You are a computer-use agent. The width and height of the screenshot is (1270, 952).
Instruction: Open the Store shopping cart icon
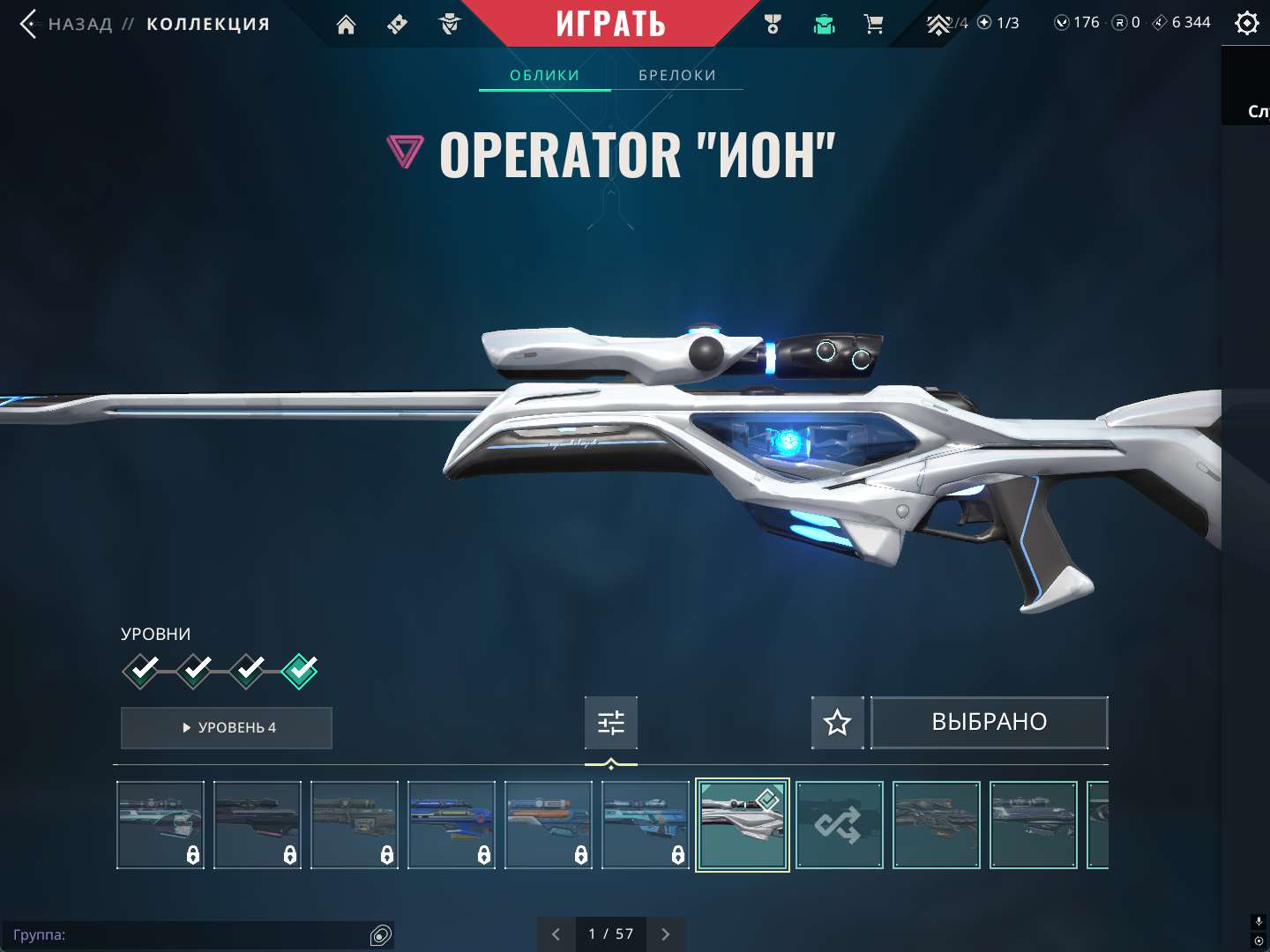(874, 24)
